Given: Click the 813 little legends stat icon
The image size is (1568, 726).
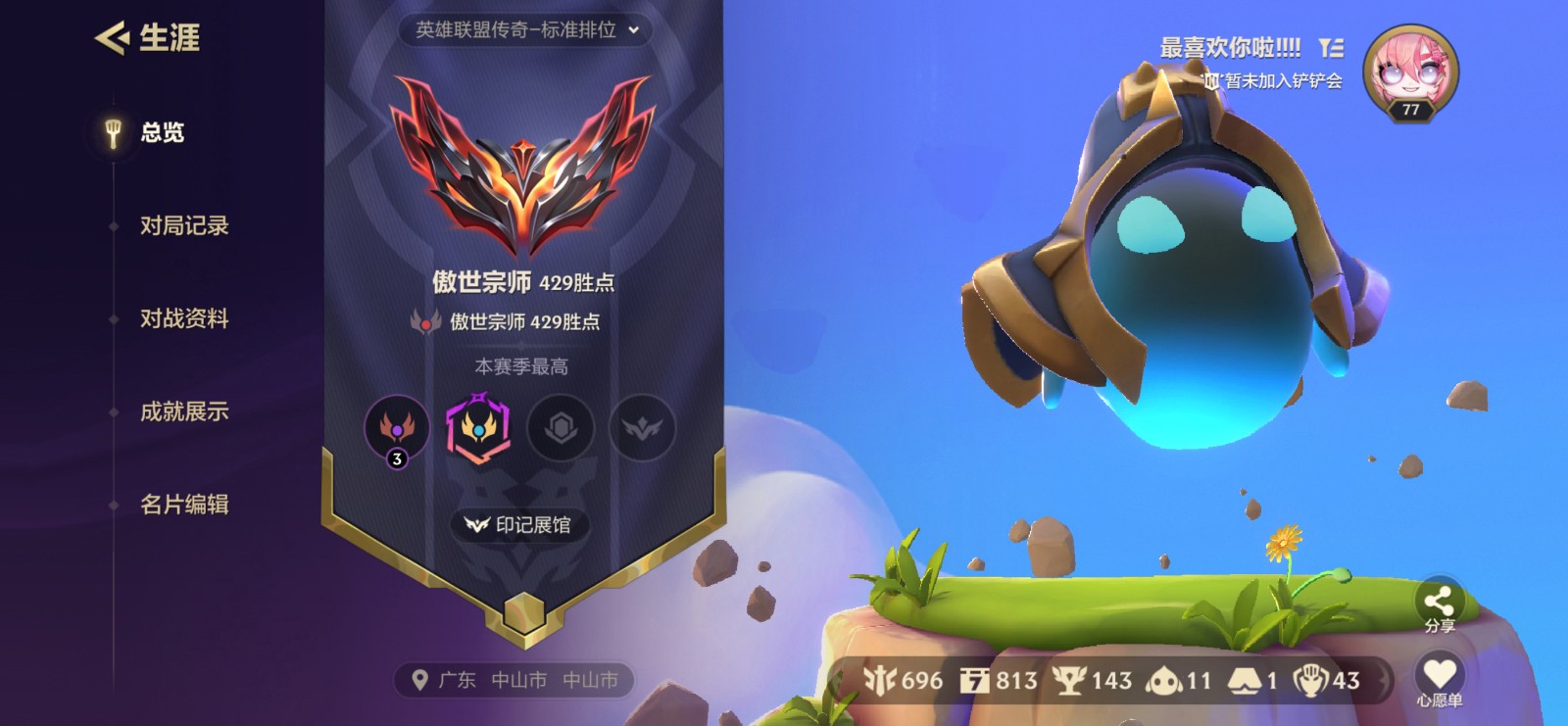Looking at the screenshot, I should [976, 679].
